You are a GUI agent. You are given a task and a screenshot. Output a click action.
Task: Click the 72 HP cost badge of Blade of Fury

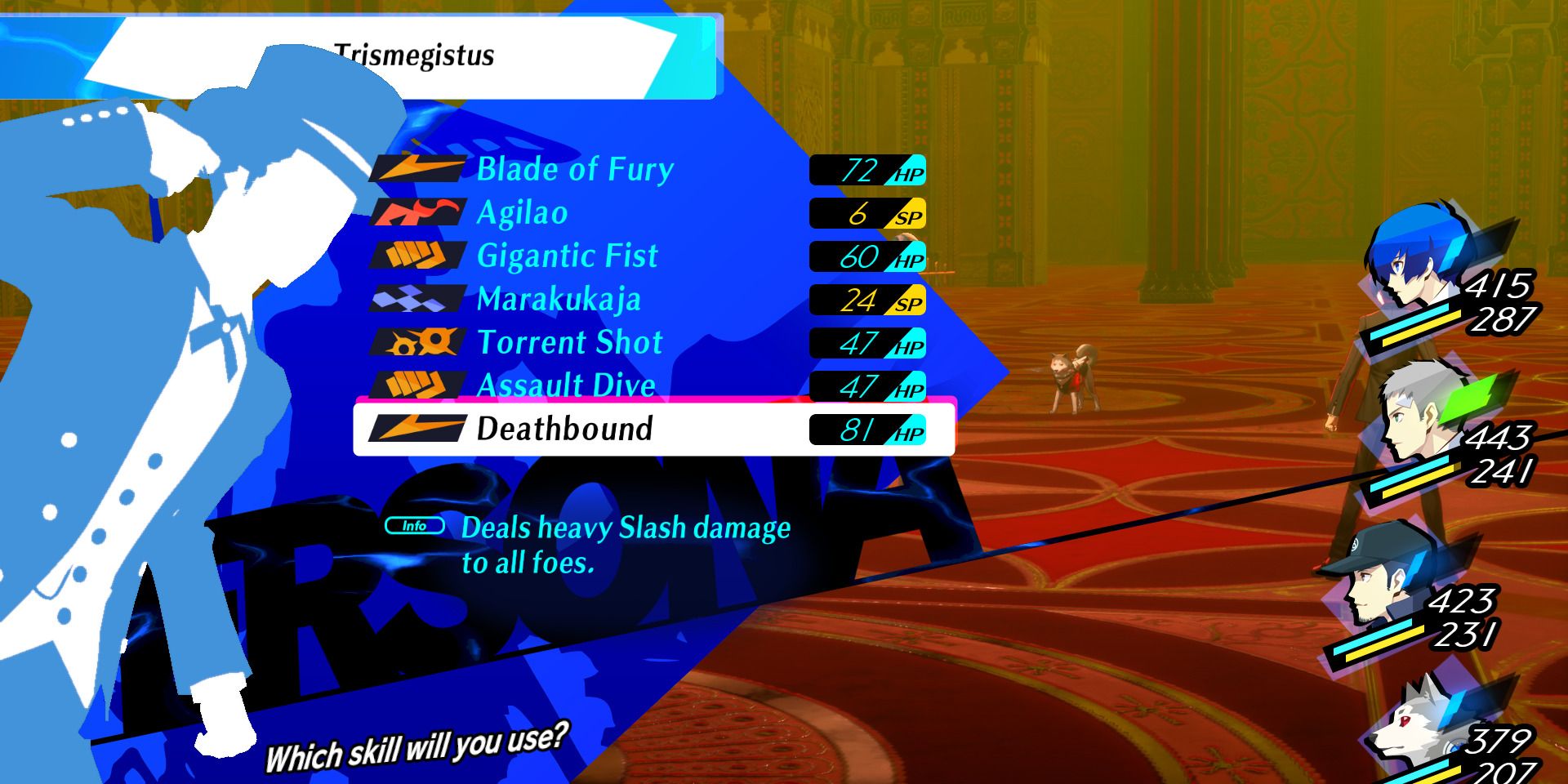(x=866, y=169)
